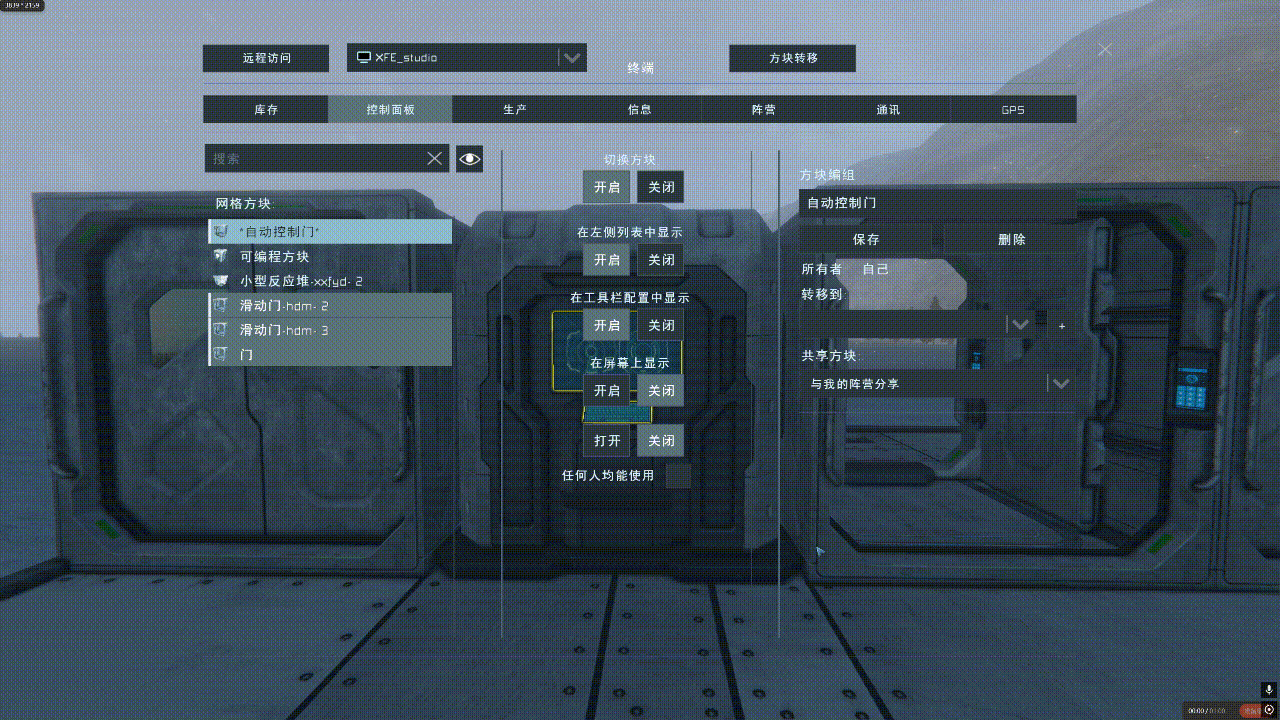Focus the 搜索 block search field

tap(315, 158)
